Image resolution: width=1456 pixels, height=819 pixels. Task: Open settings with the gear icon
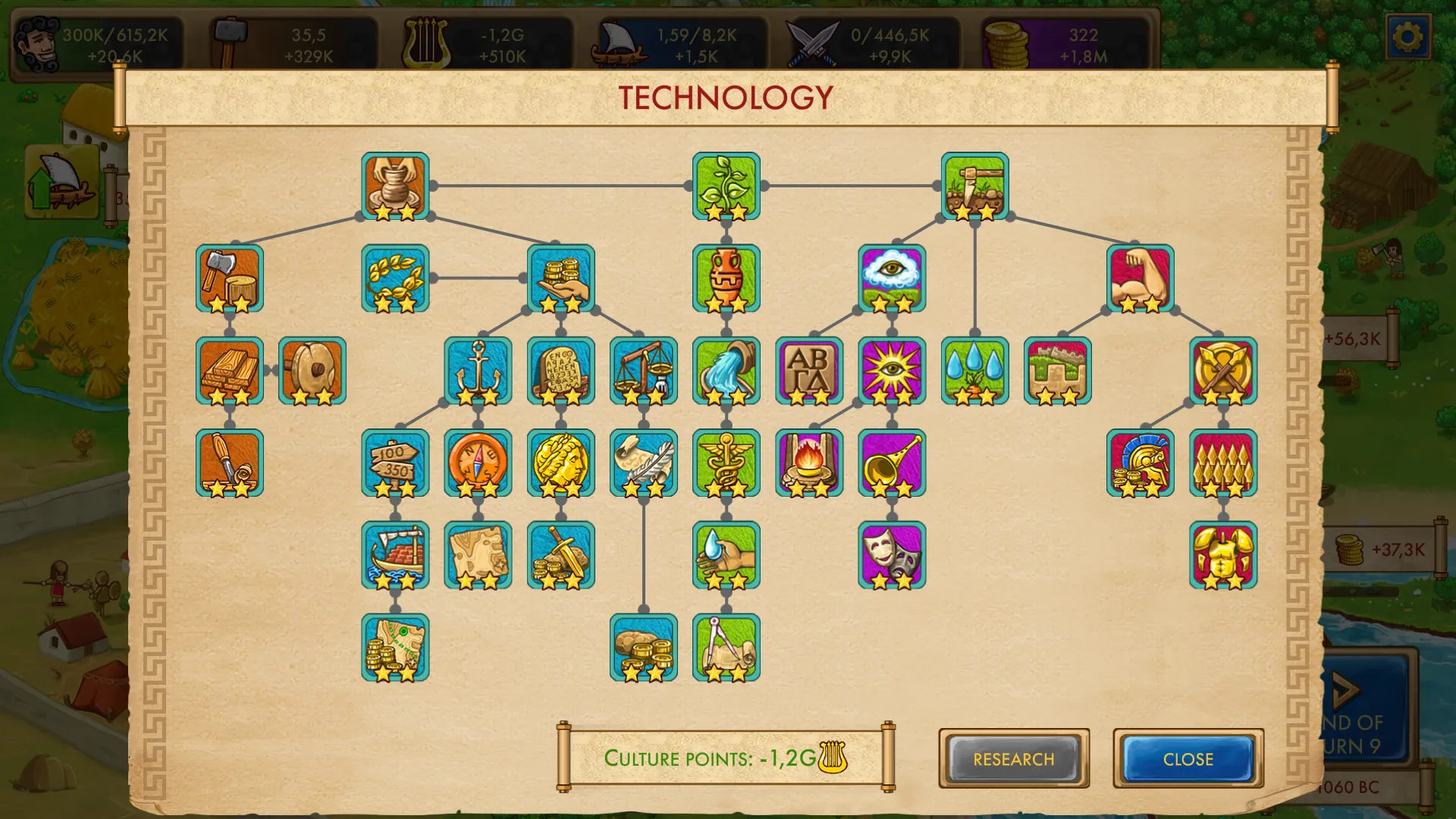click(1407, 36)
